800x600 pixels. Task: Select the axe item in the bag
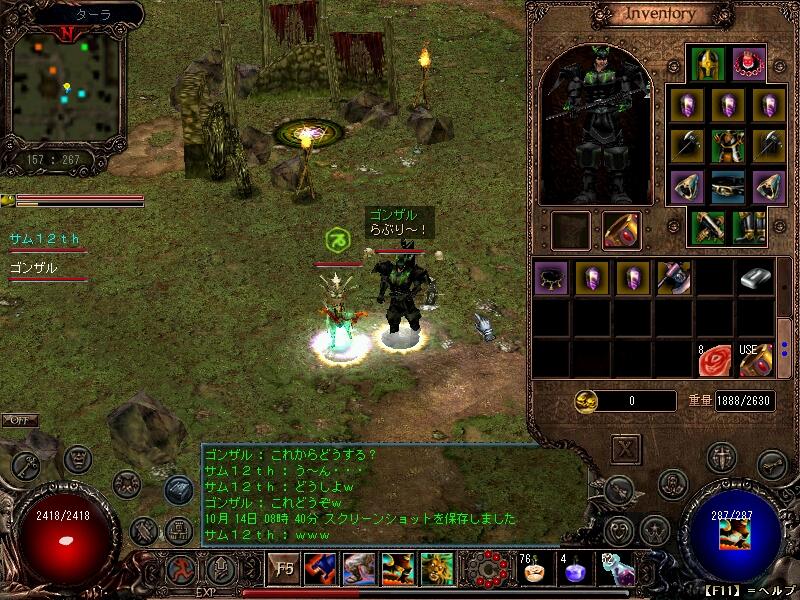(673, 278)
